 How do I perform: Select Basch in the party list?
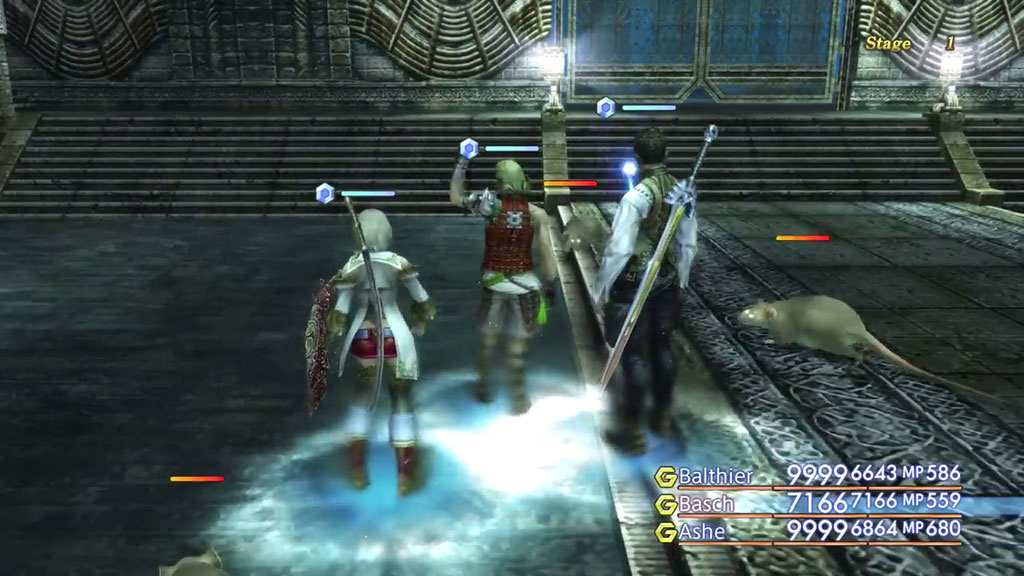click(x=706, y=503)
